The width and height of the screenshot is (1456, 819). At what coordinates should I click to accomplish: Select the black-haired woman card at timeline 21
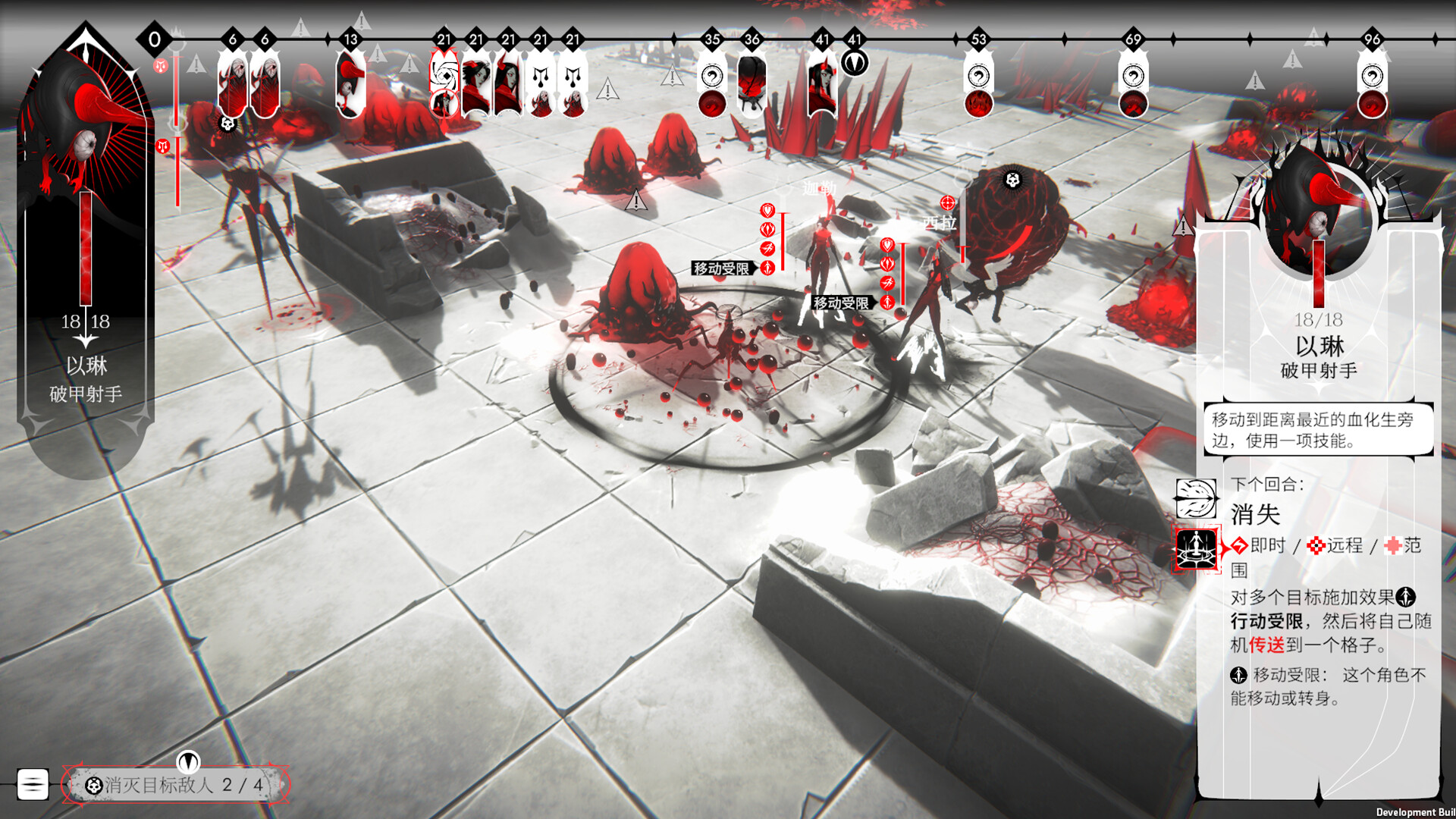(476, 85)
